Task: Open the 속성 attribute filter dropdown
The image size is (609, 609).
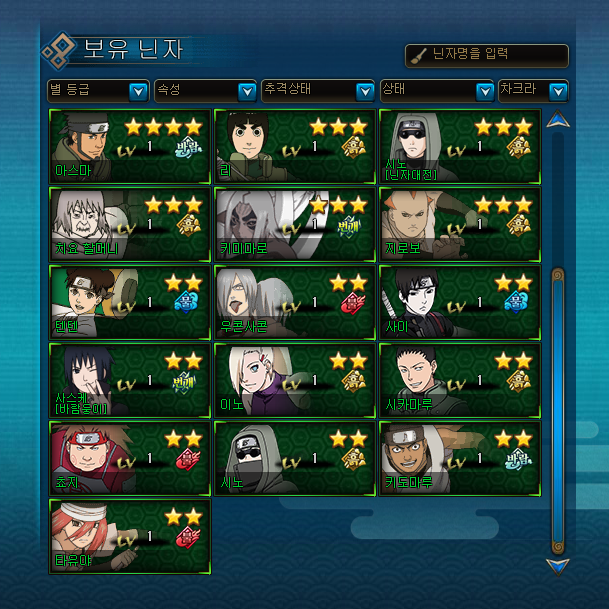Action: coord(205,91)
